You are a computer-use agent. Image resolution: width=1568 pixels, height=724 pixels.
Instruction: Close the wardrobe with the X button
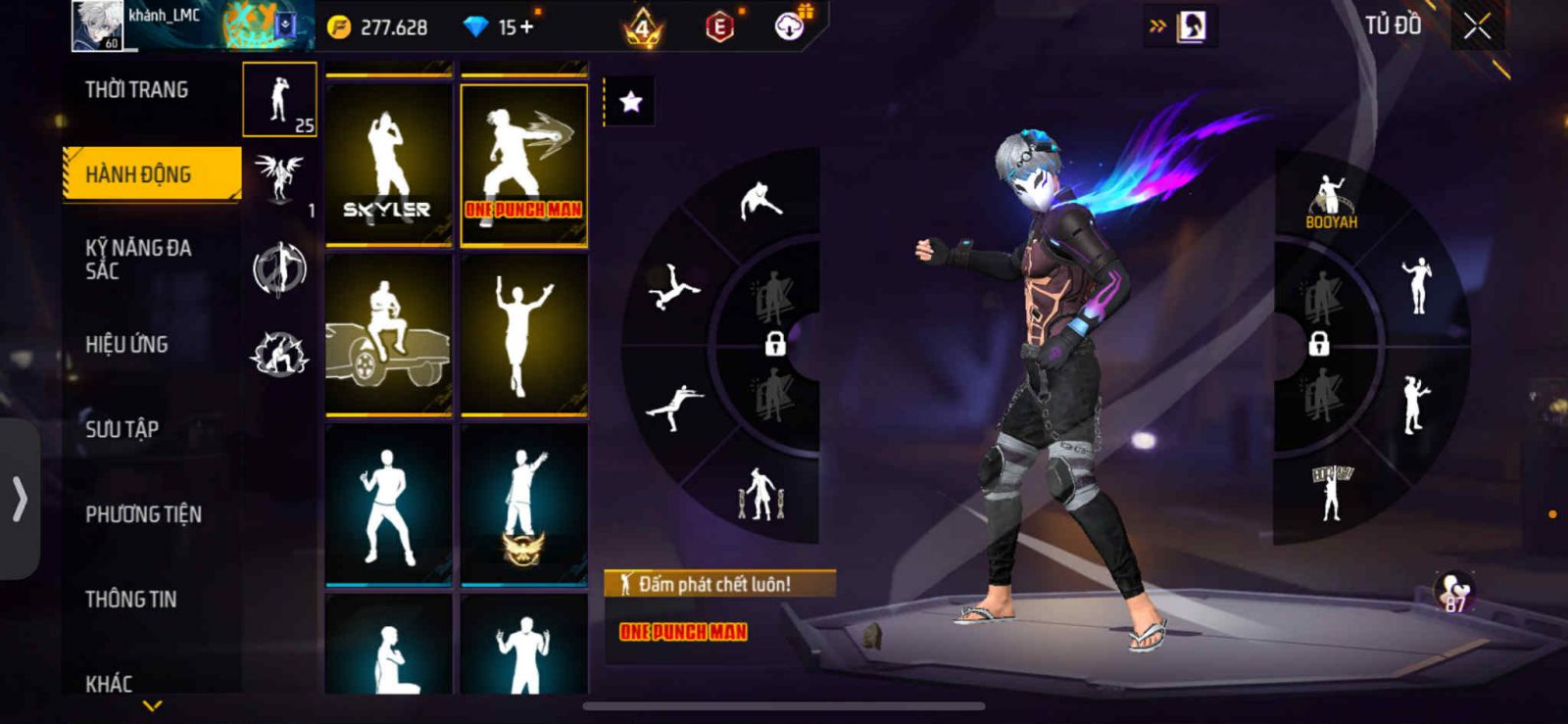tap(1477, 26)
